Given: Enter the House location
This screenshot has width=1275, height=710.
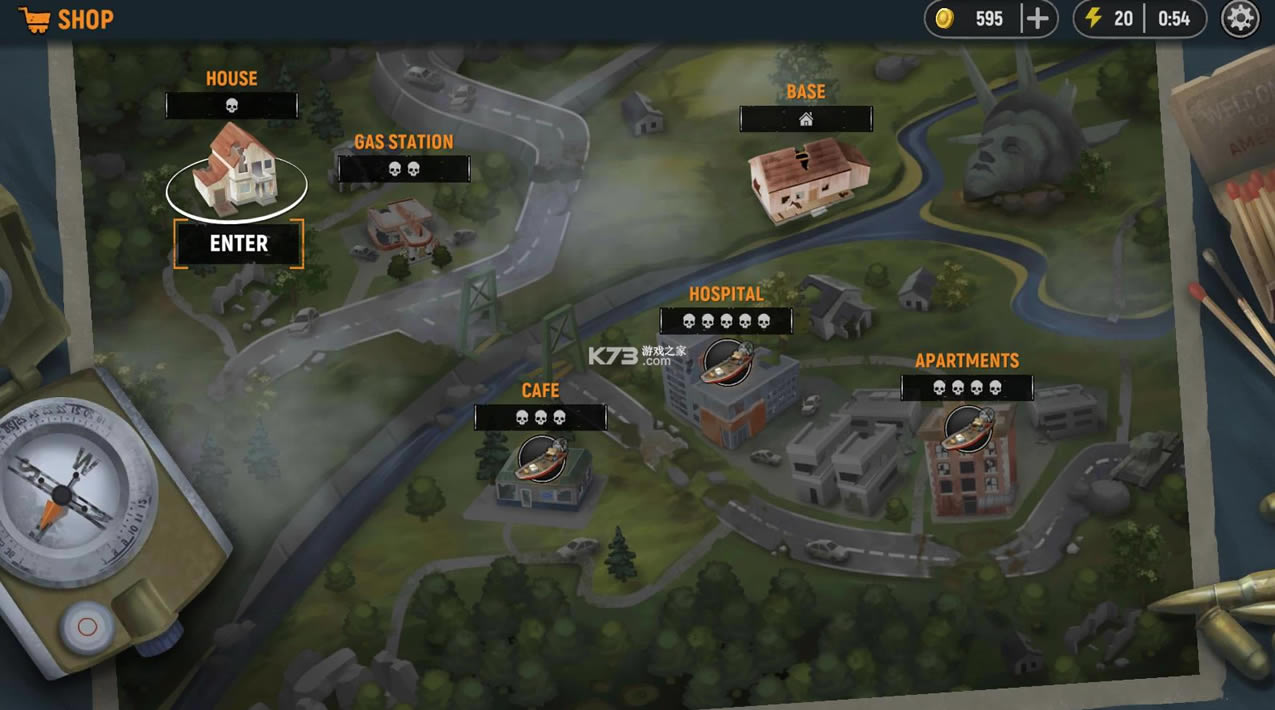Looking at the screenshot, I should tap(238, 243).
